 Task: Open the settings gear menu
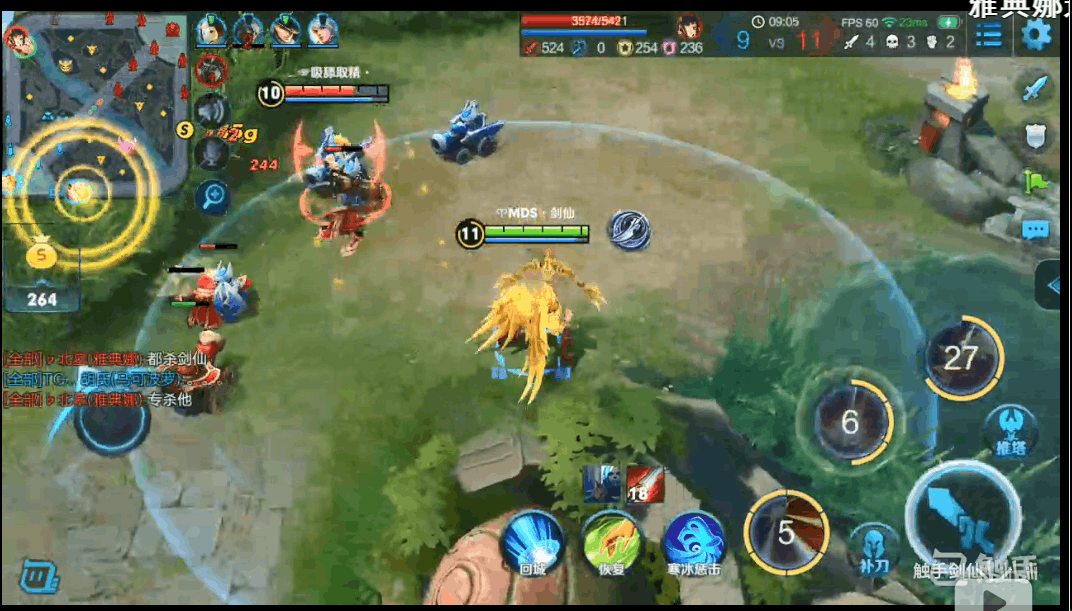click(1036, 36)
